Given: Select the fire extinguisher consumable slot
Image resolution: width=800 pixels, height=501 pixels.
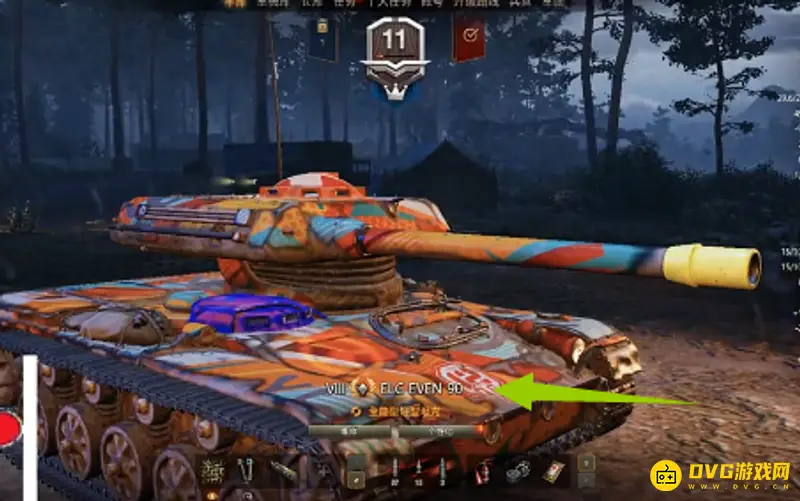Looking at the screenshot, I should click(484, 470).
